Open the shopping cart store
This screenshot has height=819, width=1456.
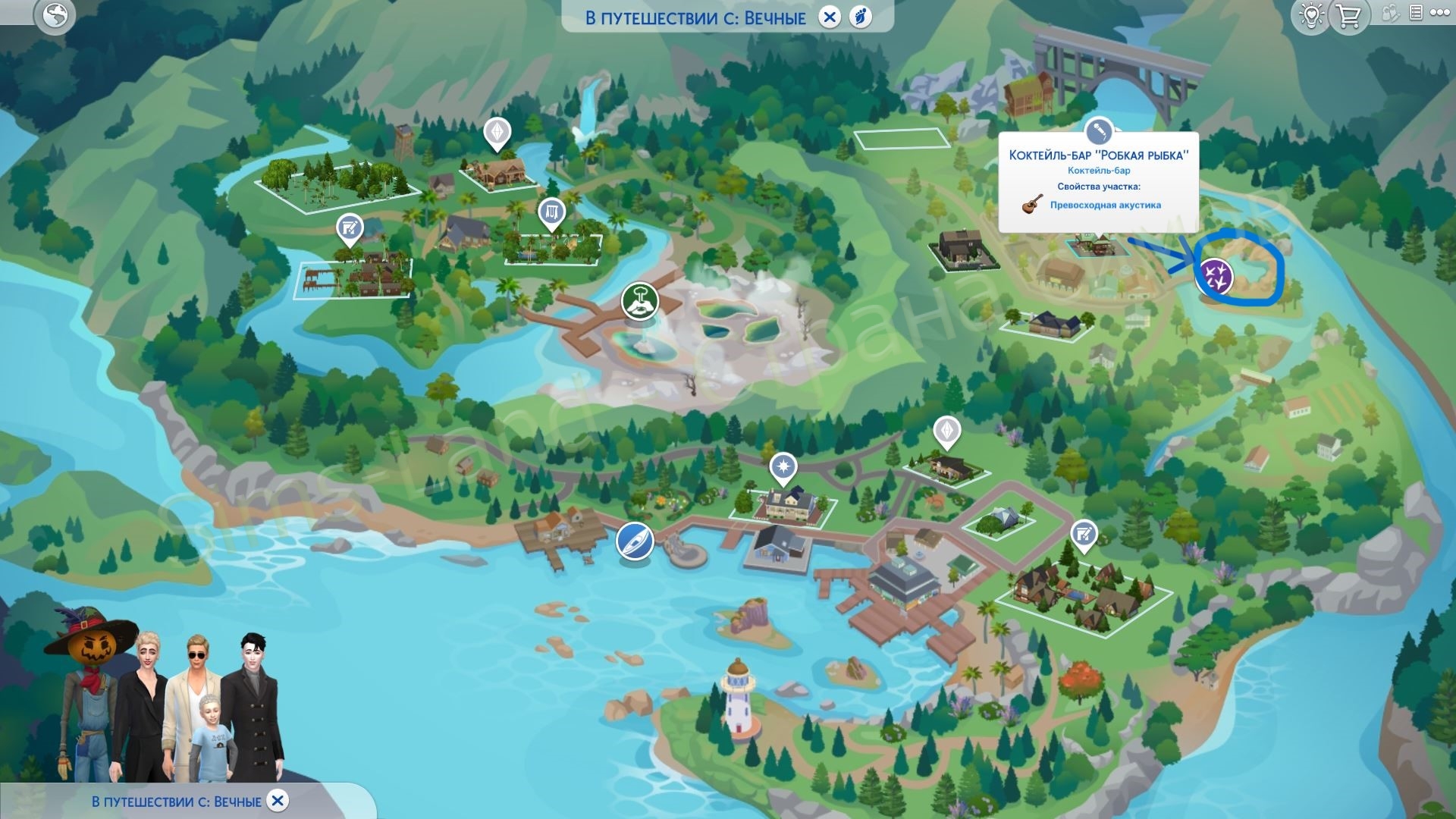[1348, 16]
